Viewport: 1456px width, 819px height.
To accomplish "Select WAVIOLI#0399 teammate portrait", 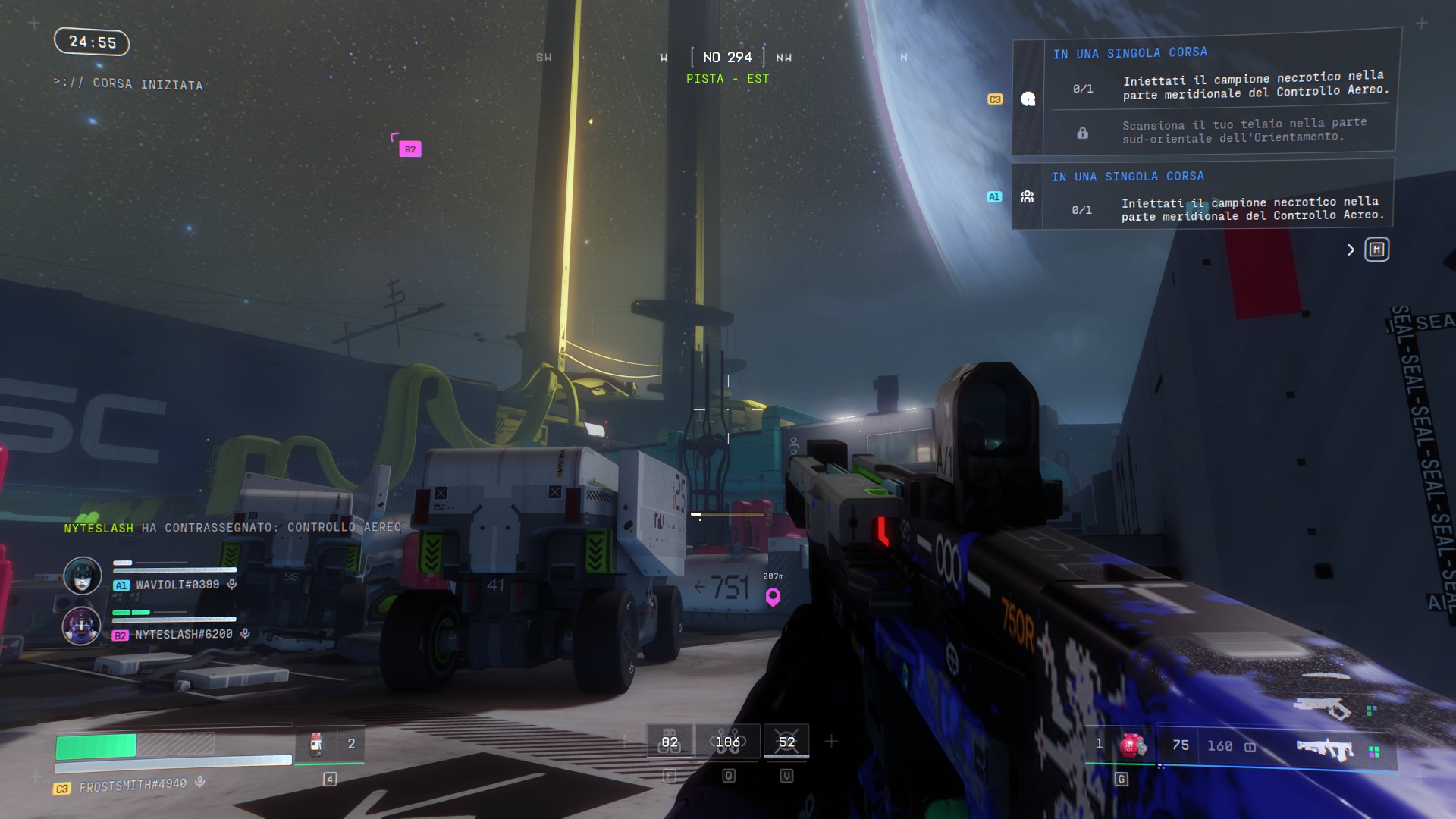I will [83, 576].
